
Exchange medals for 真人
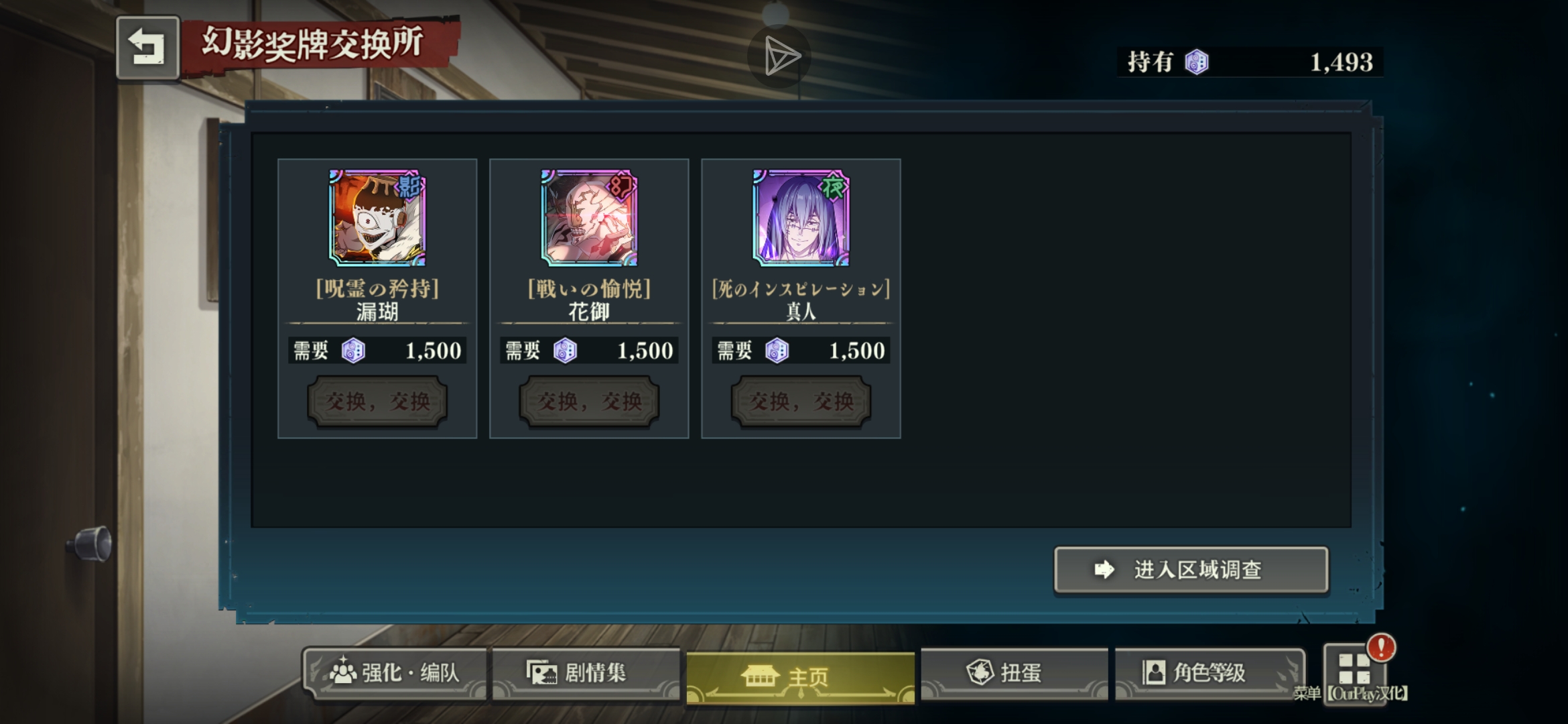pyautogui.click(x=801, y=402)
